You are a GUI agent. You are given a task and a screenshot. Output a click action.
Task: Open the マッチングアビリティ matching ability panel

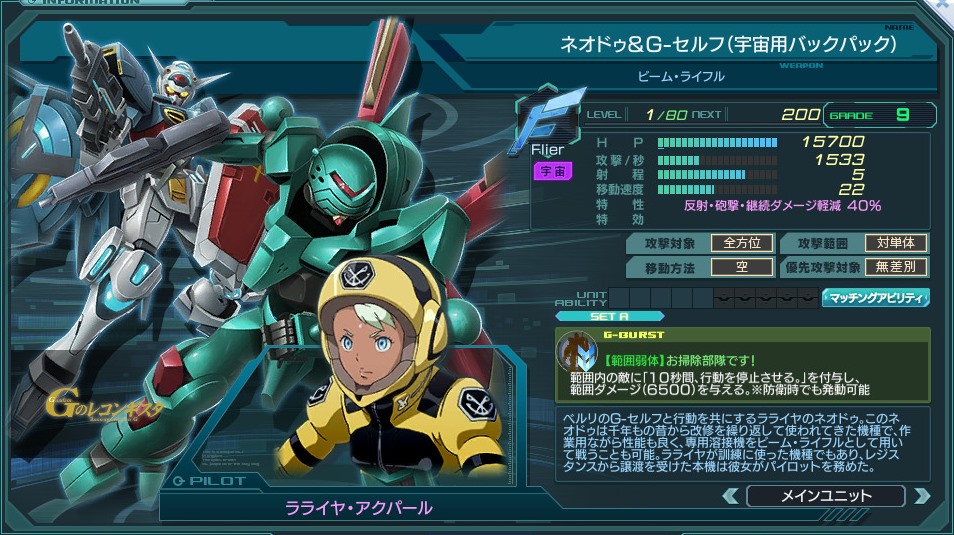[876, 297]
